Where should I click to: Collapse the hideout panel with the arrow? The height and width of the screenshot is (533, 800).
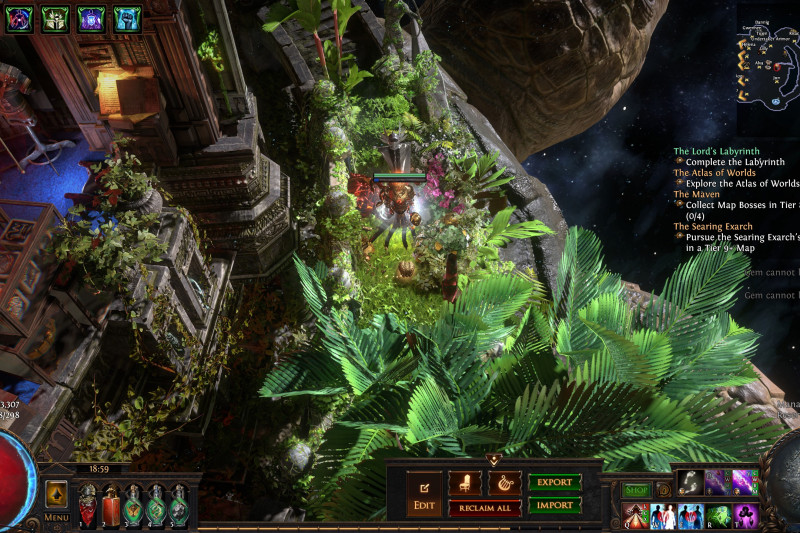[493, 460]
